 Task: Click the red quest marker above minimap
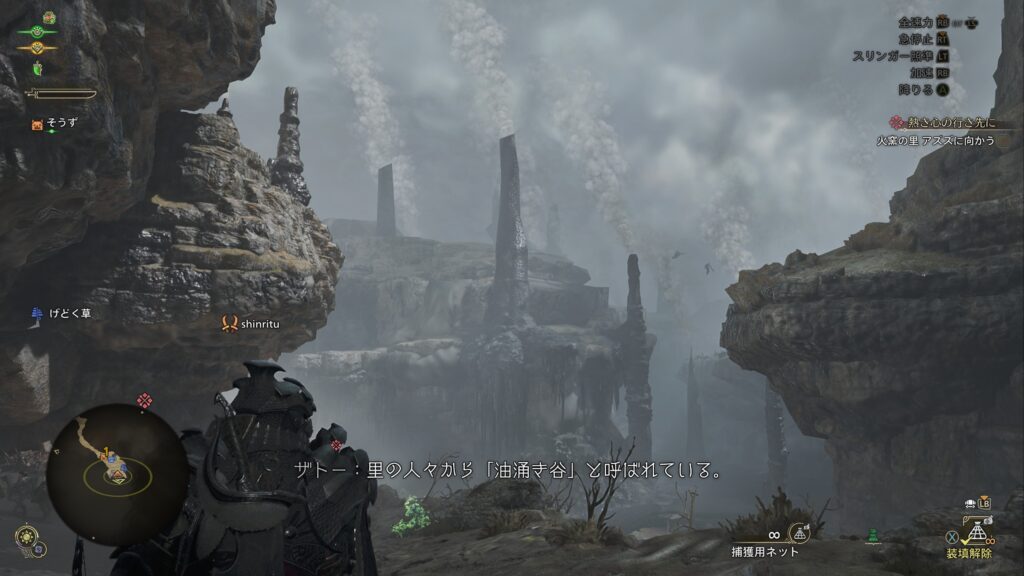tap(145, 401)
